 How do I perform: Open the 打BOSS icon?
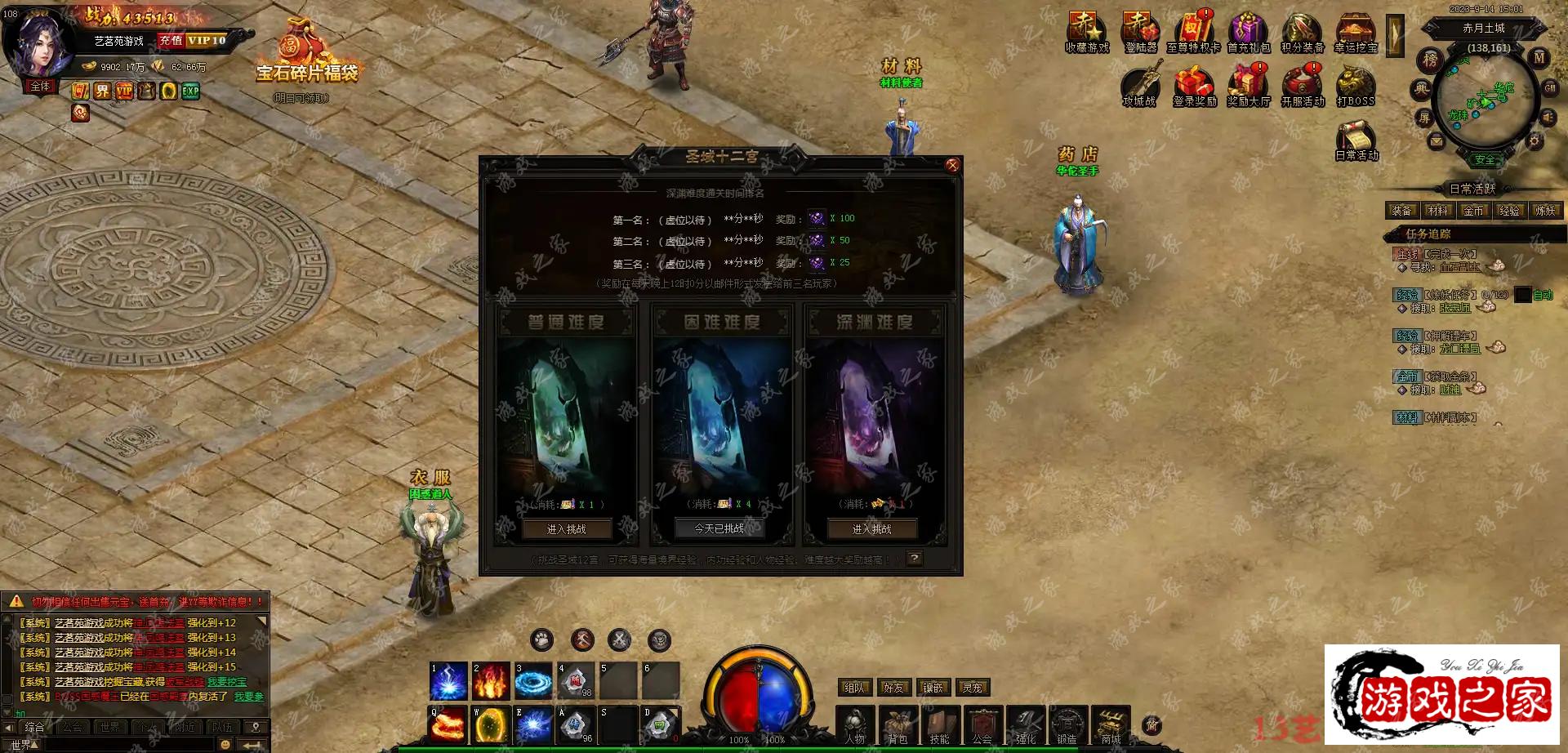click(x=1355, y=86)
